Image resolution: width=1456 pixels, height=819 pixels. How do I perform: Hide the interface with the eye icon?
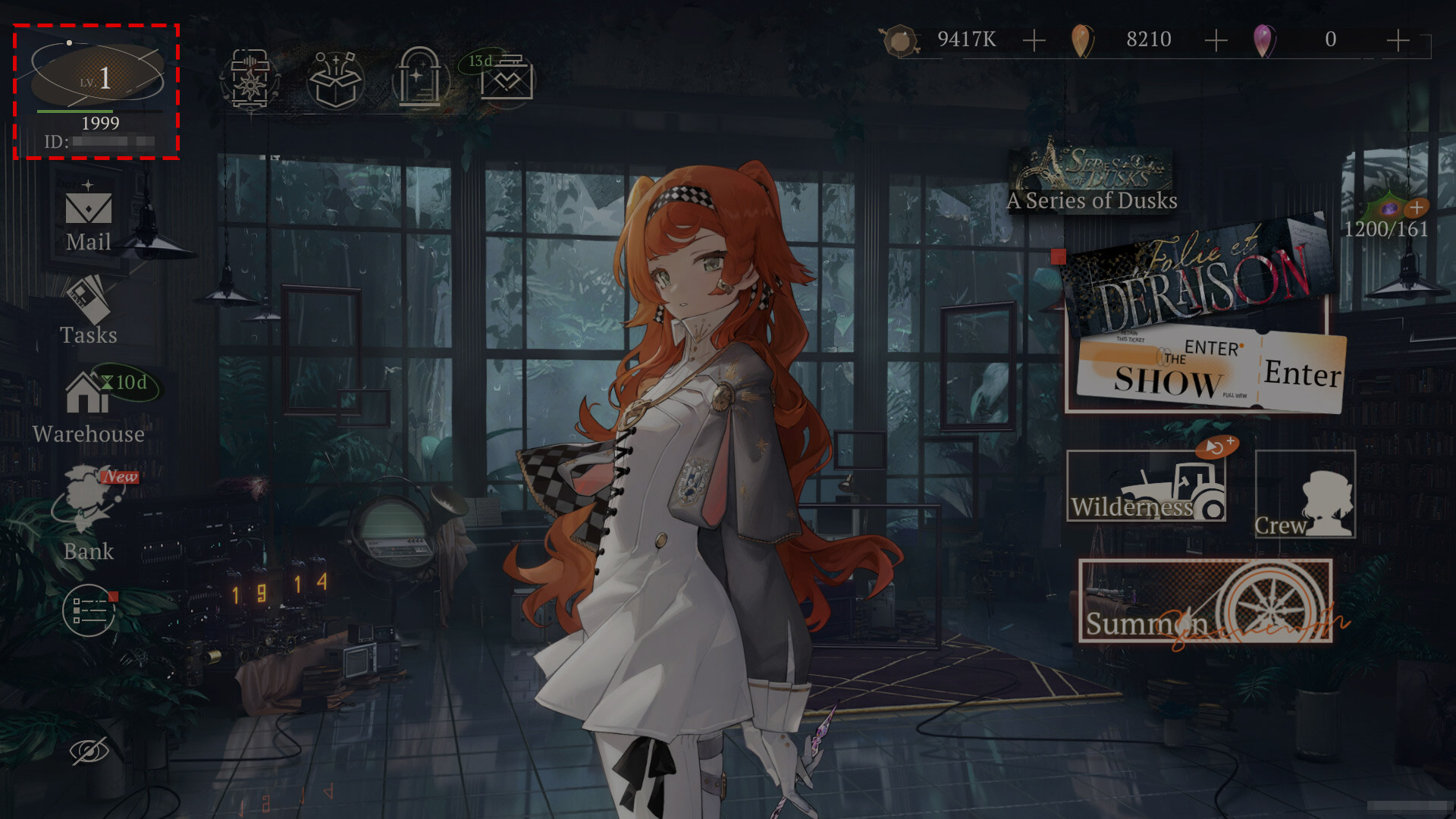click(89, 751)
